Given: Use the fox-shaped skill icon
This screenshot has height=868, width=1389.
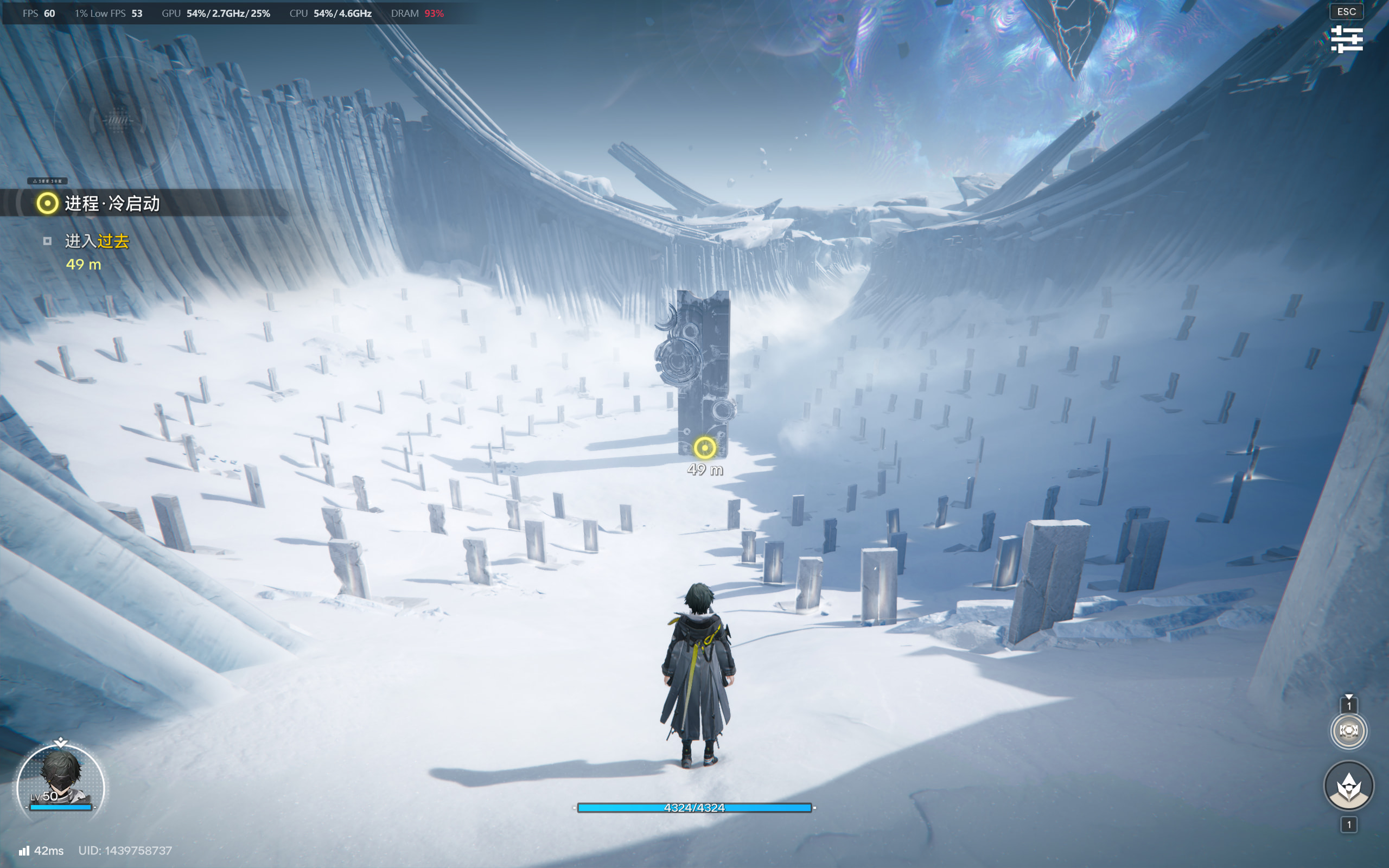Looking at the screenshot, I should 1348,786.
